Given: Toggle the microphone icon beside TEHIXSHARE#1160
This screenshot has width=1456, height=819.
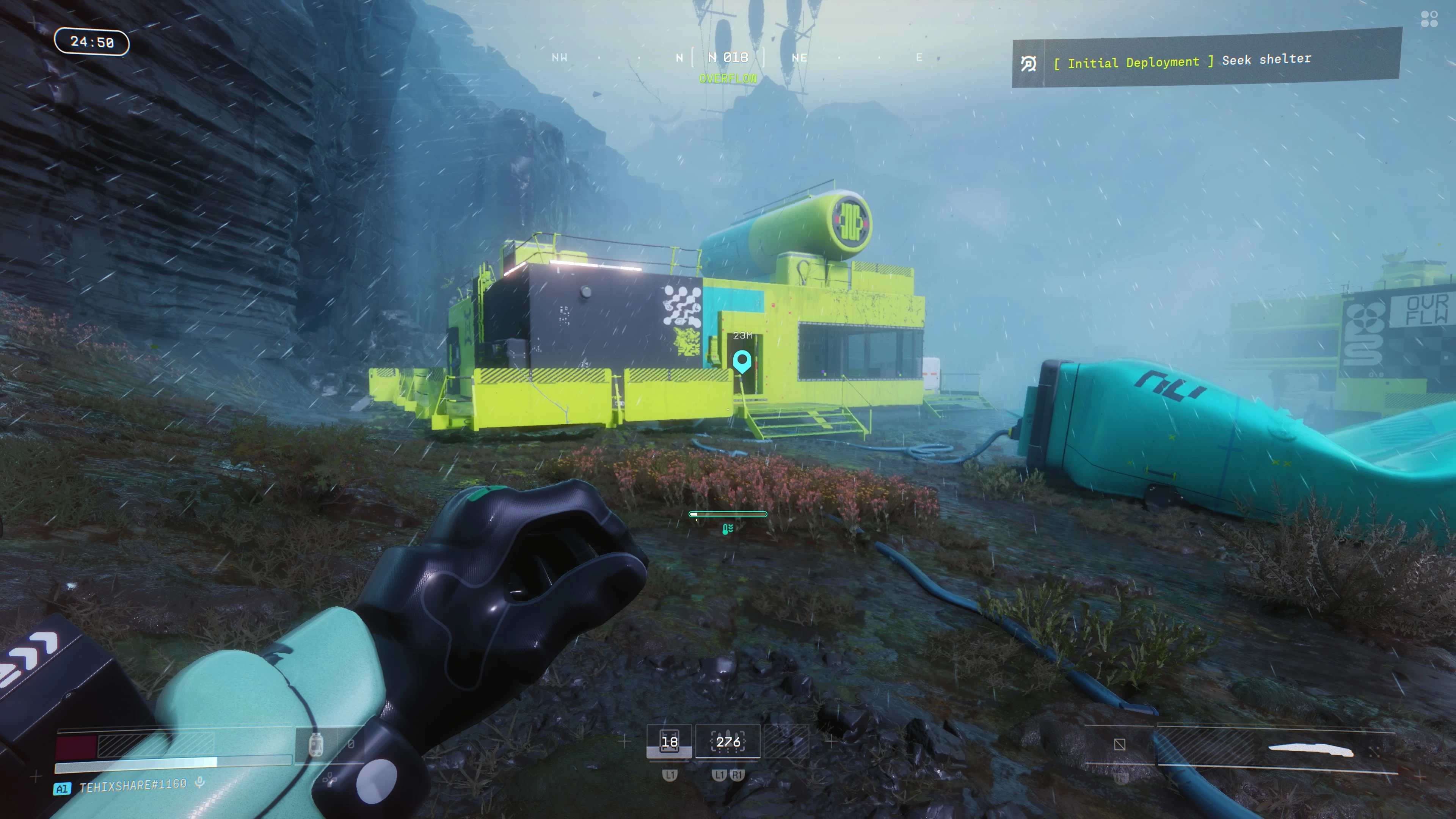Looking at the screenshot, I should point(199,783).
